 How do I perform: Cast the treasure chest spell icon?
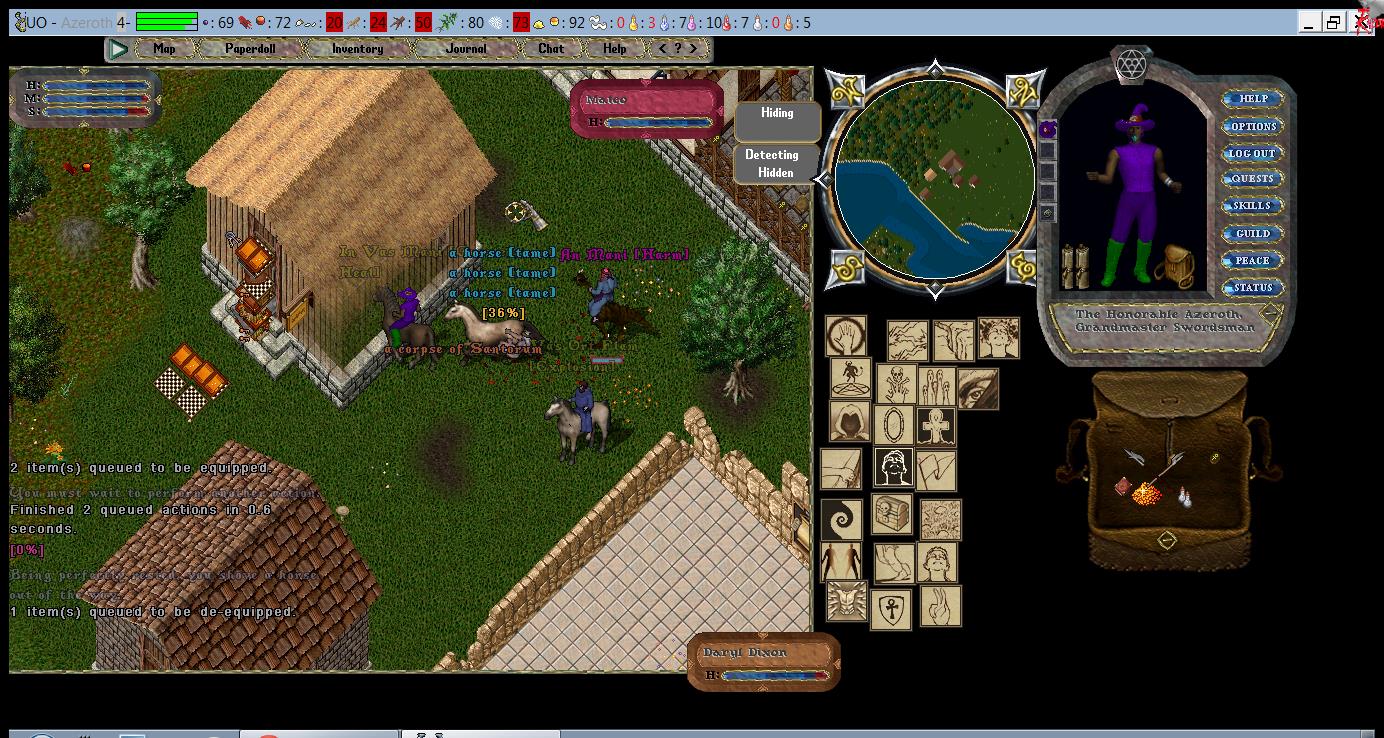click(891, 514)
